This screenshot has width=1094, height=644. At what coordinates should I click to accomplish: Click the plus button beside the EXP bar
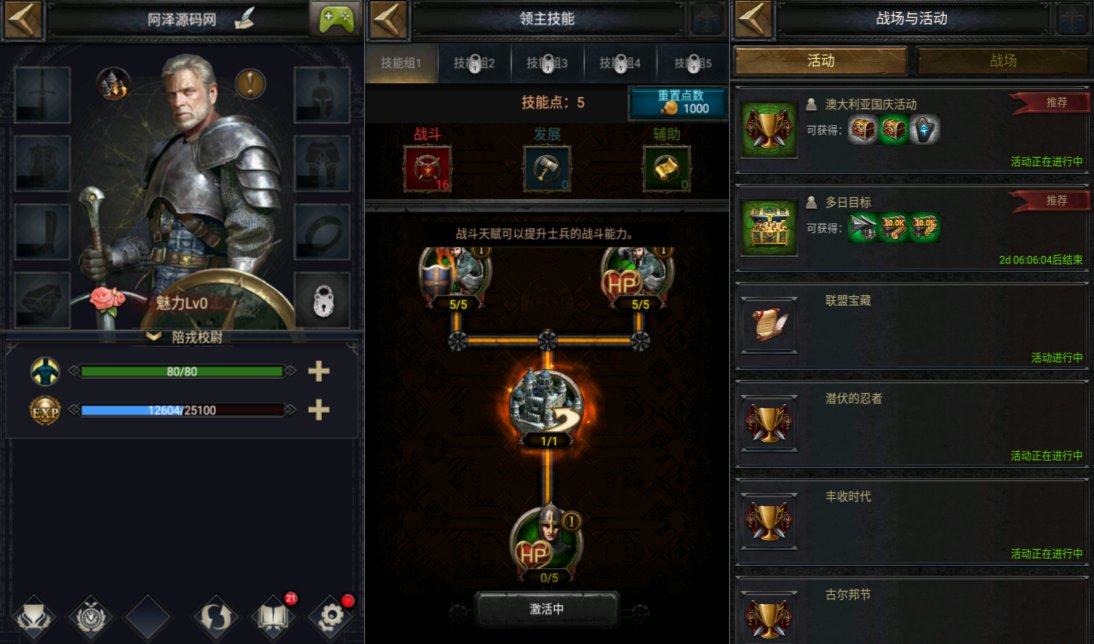click(318, 410)
